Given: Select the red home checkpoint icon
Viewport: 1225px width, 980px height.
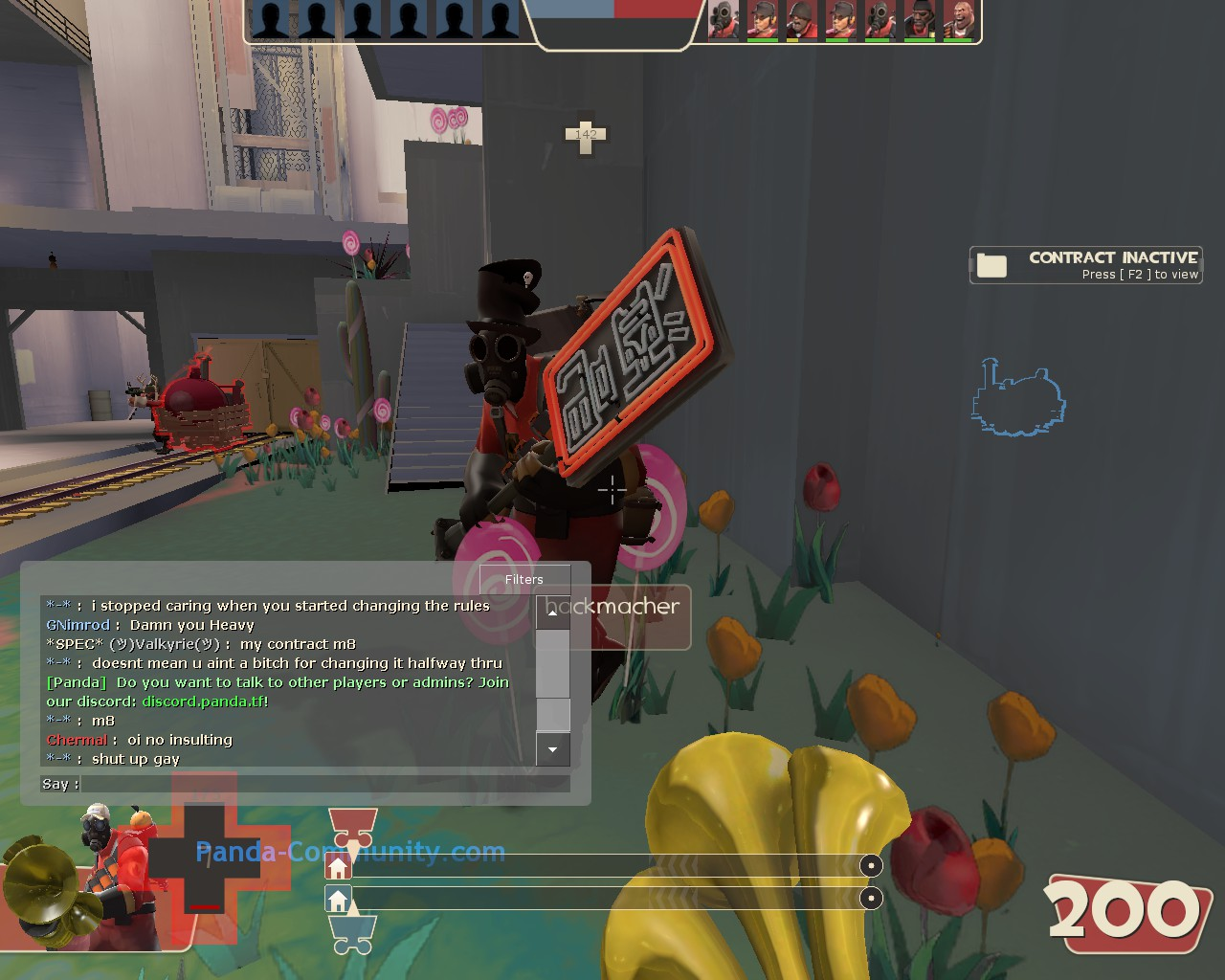Looking at the screenshot, I should point(340,867).
